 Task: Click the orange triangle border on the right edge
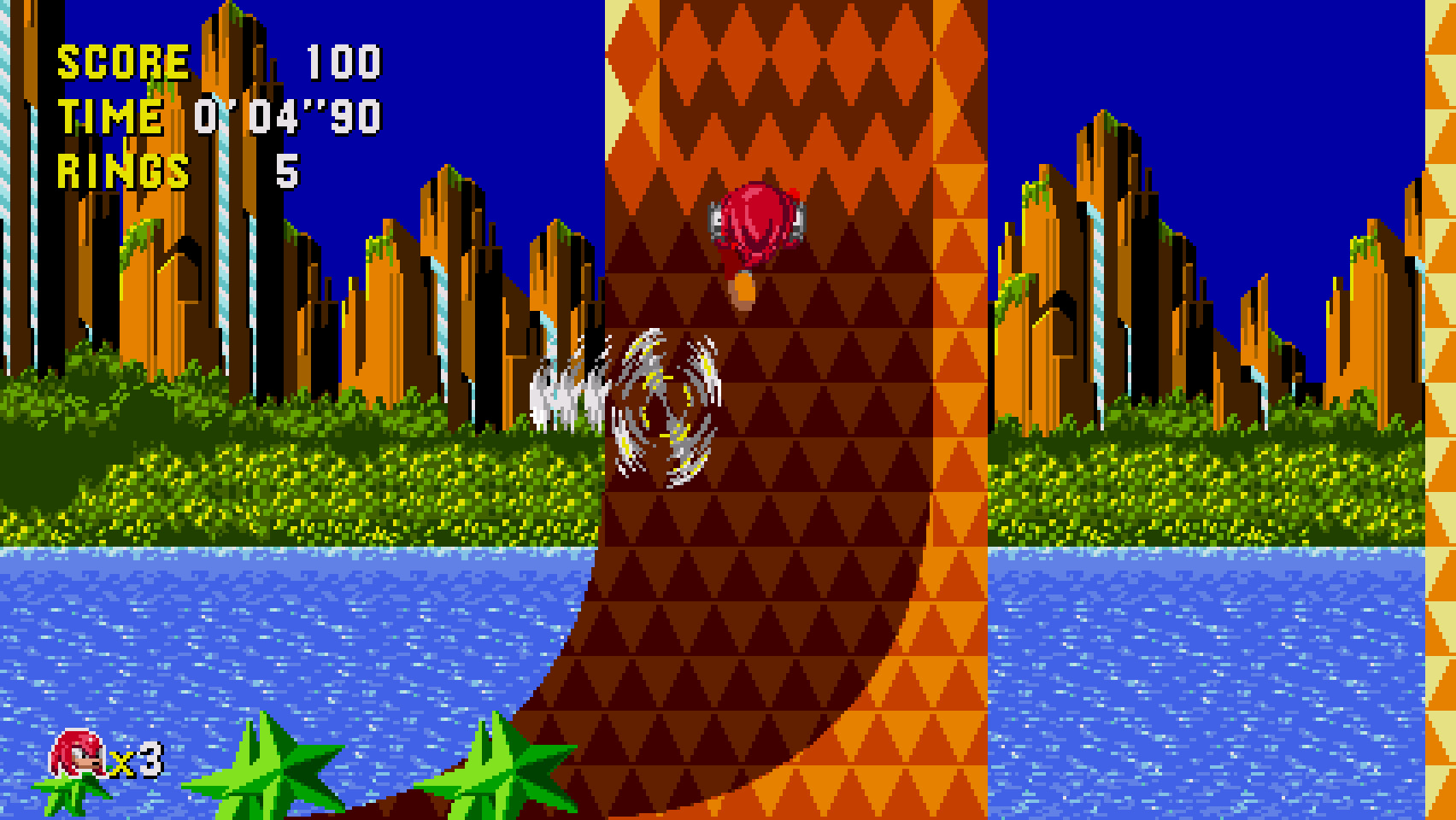tap(1440, 342)
